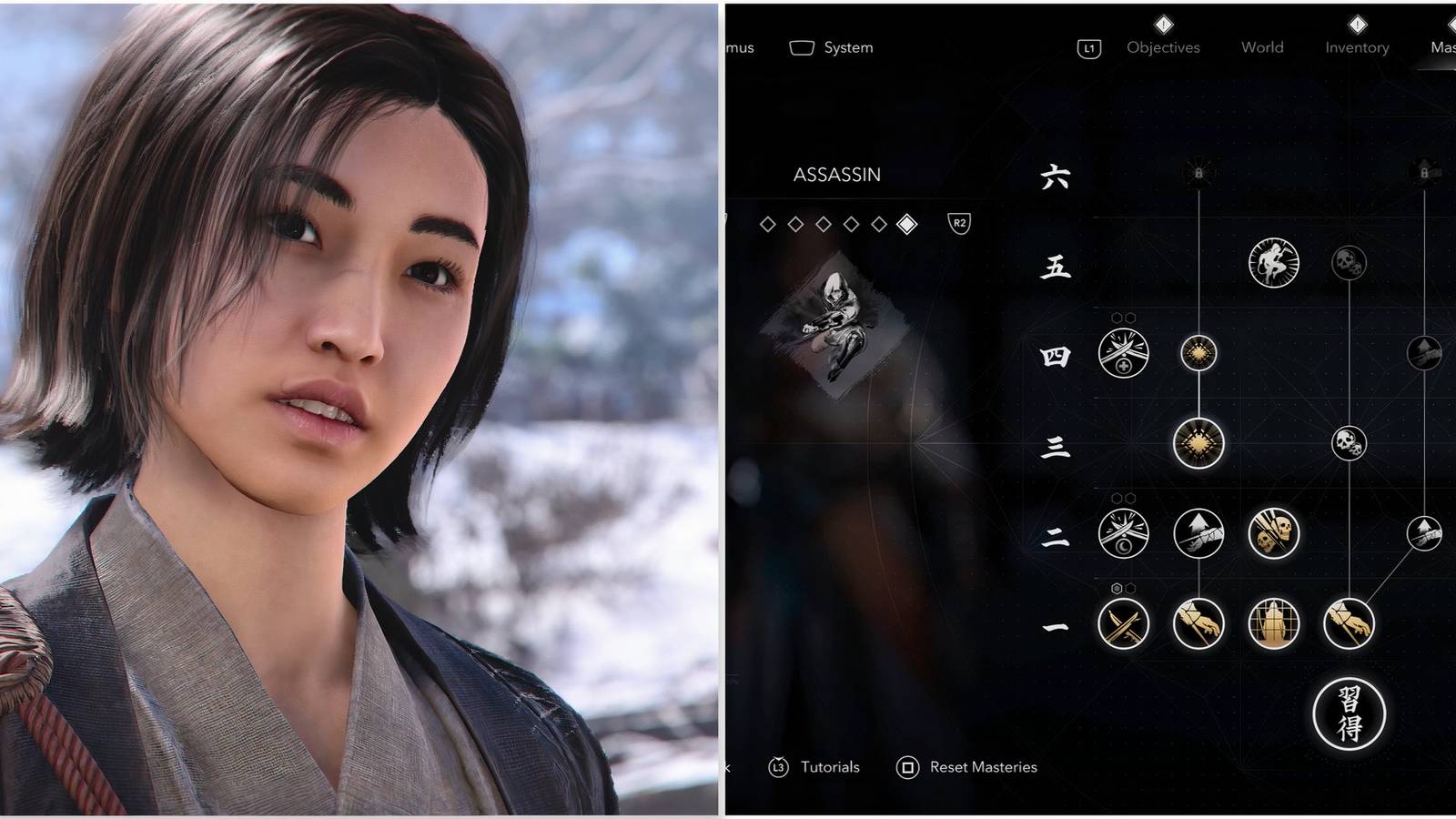The height and width of the screenshot is (819, 1456).
Task: Click the second locked mastery node at top
Action: coord(1423,173)
